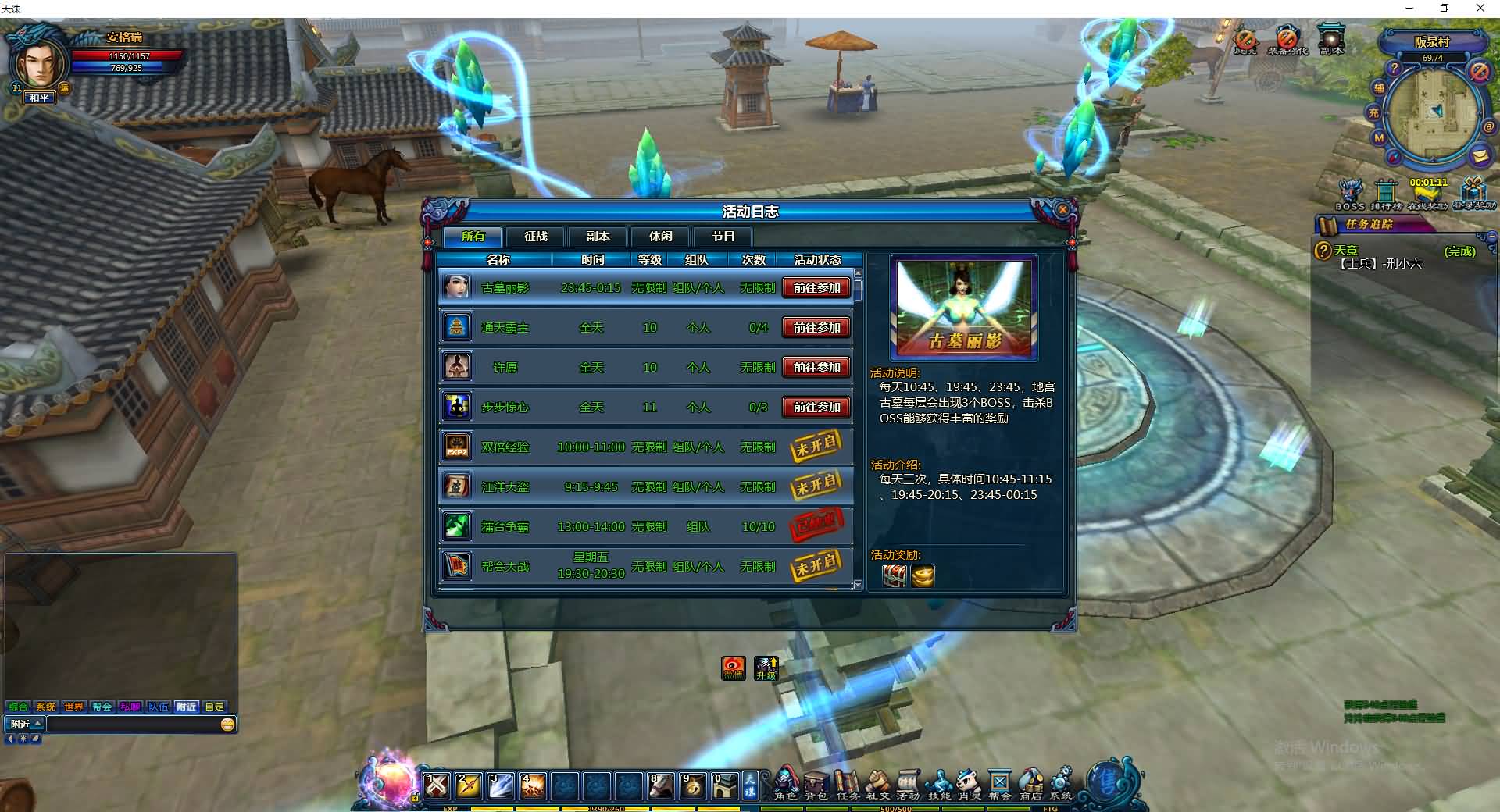
Task: Open the emoji picker in chat box
Action: pyautogui.click(x=227, y=725)
